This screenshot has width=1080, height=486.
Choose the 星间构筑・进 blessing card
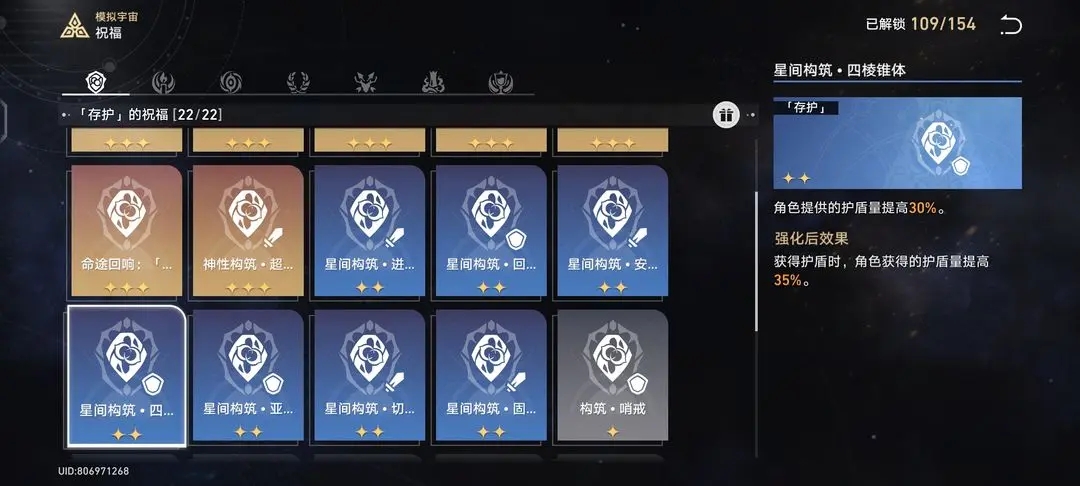[370, 231]
